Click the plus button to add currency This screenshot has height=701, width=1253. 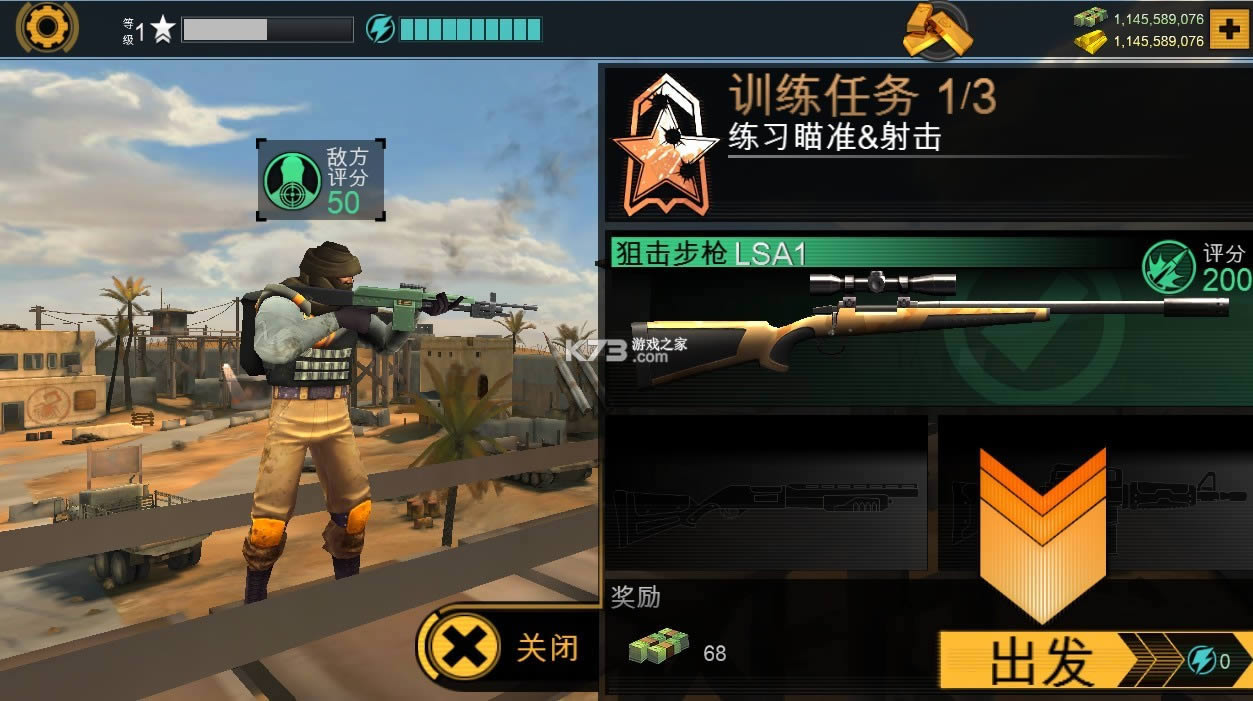tap(1228, 29)
